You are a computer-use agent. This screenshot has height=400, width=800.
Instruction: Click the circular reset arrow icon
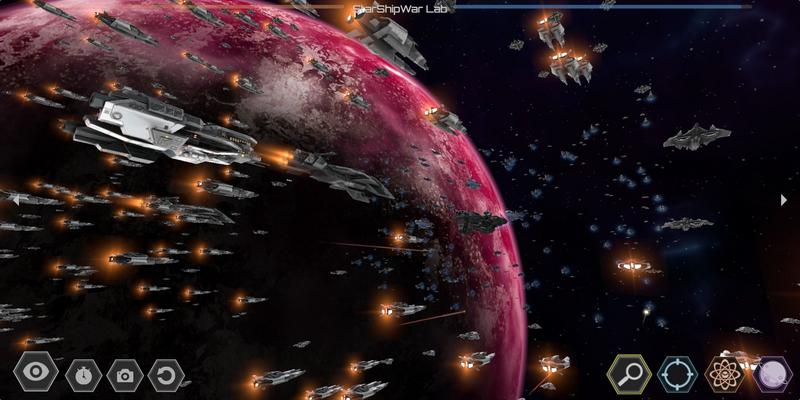[x=166, y=375]
